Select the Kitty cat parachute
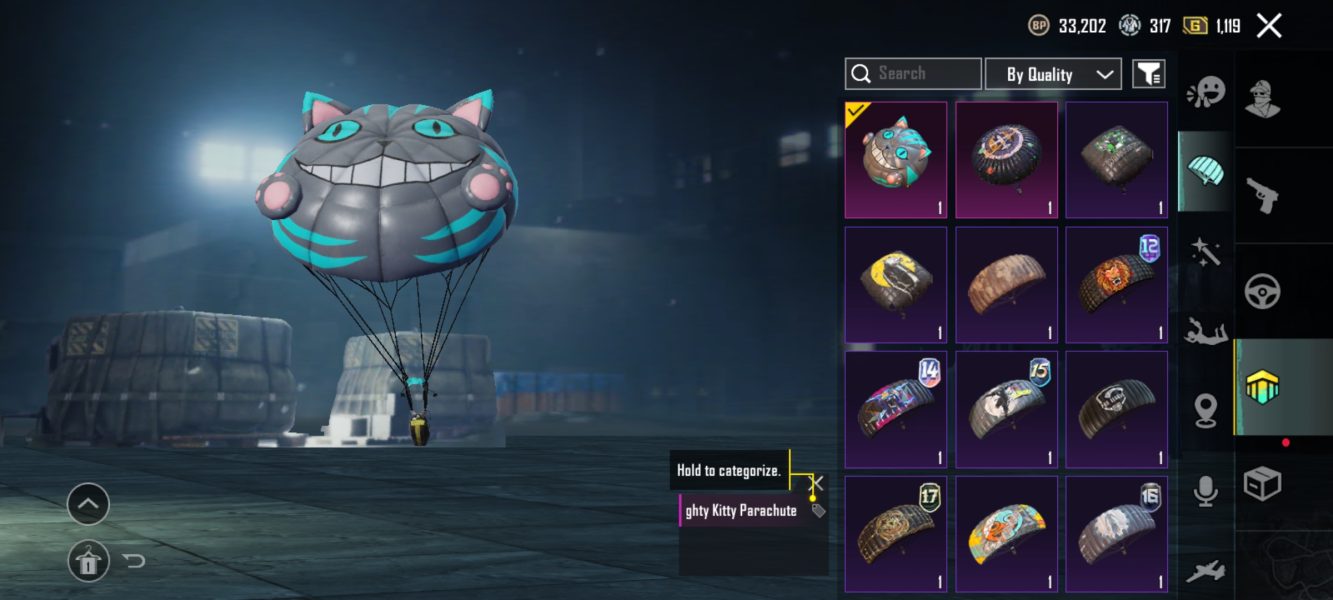1333x600 pixels. (x=895, y=159)
